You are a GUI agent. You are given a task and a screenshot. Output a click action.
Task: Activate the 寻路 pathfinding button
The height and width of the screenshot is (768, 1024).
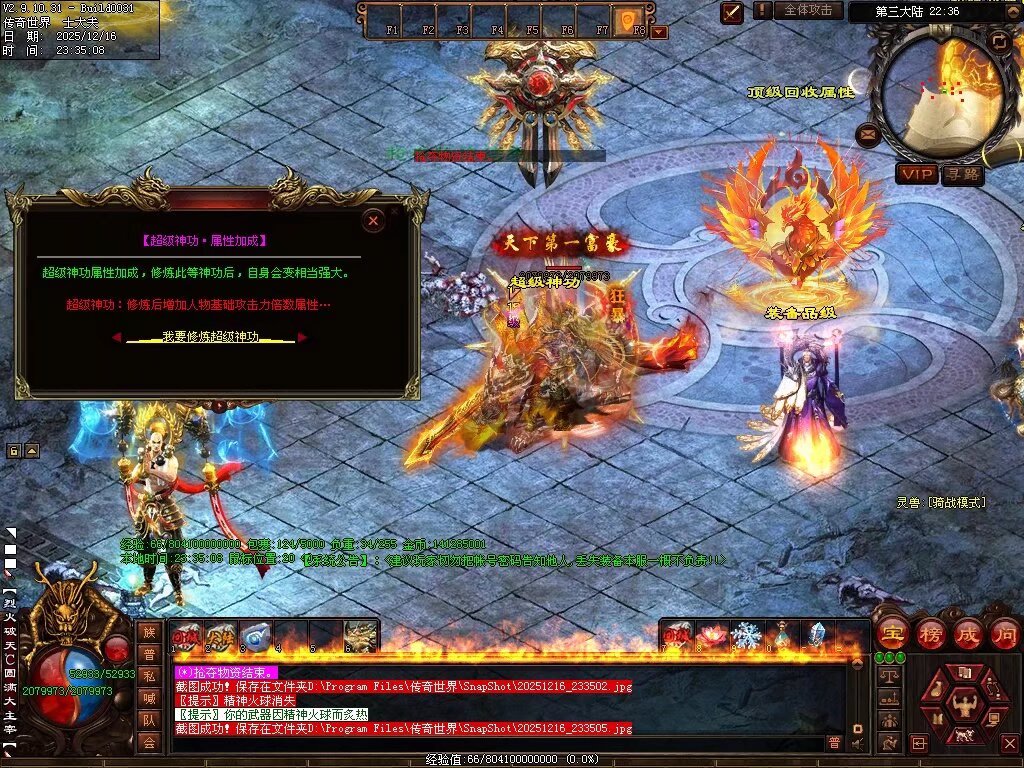click(x=962, y=174)
